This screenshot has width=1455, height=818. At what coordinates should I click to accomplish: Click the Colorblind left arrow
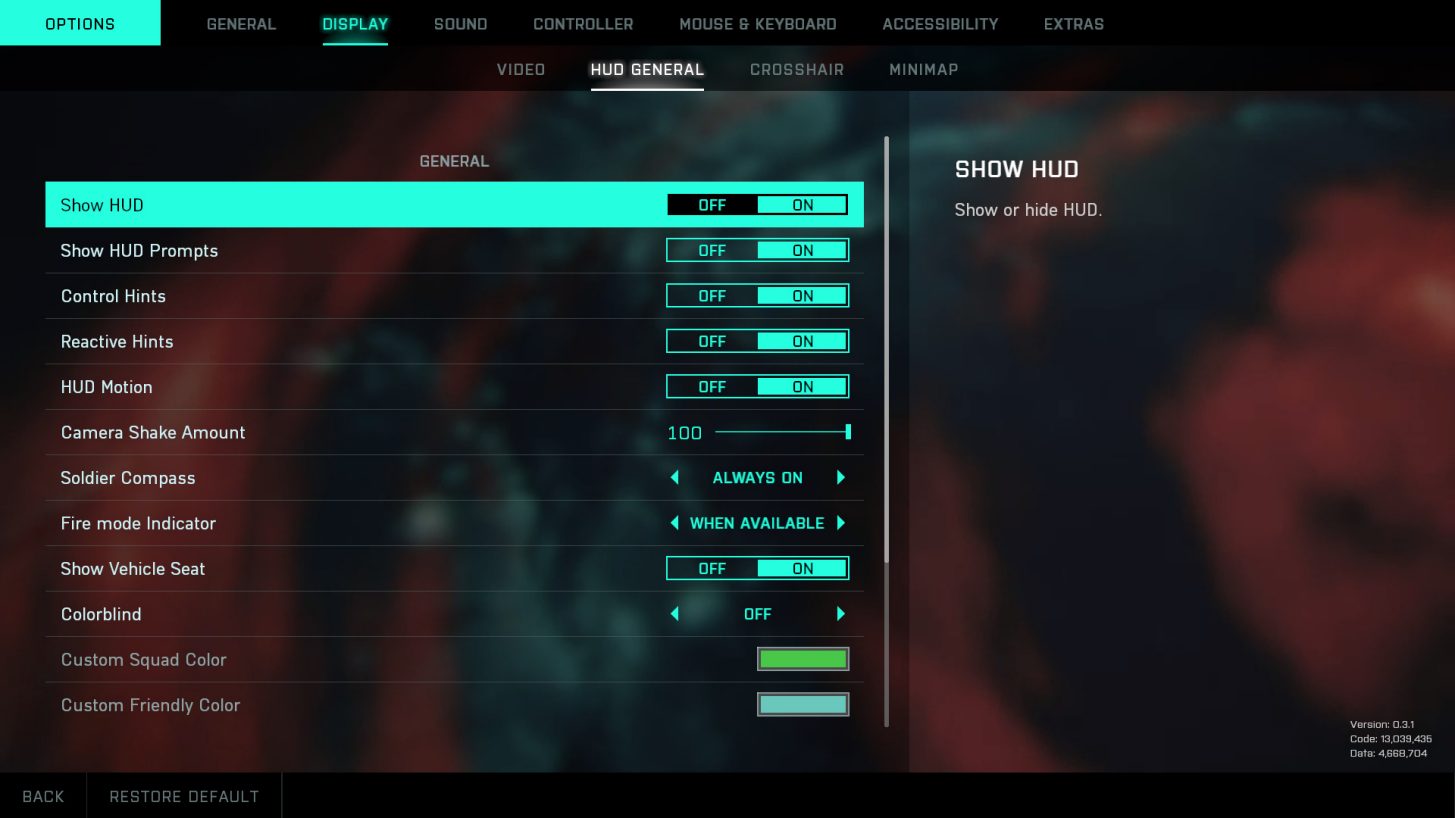pyautogui.click(x=673, y=613)
